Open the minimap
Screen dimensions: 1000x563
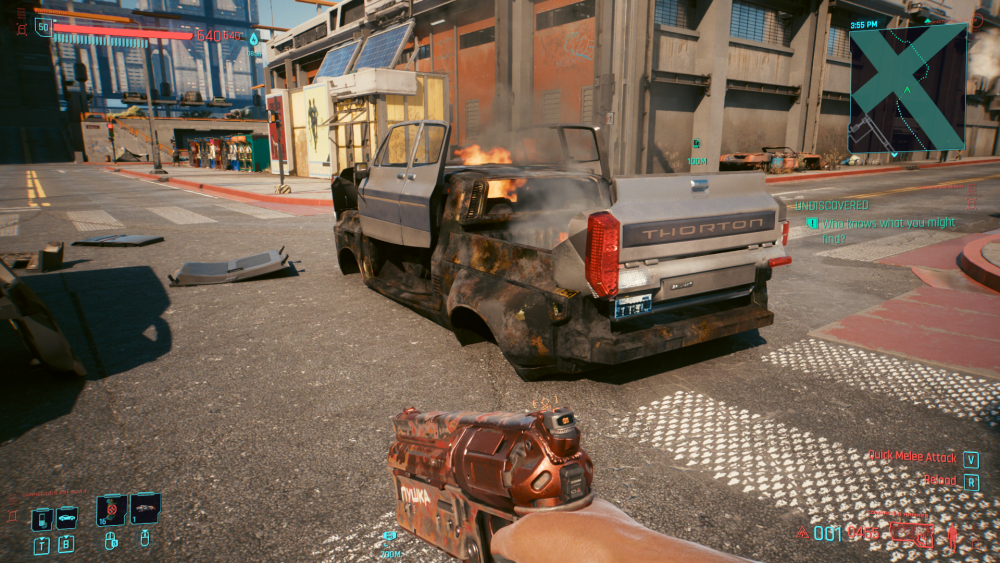(x=907, y=88)
